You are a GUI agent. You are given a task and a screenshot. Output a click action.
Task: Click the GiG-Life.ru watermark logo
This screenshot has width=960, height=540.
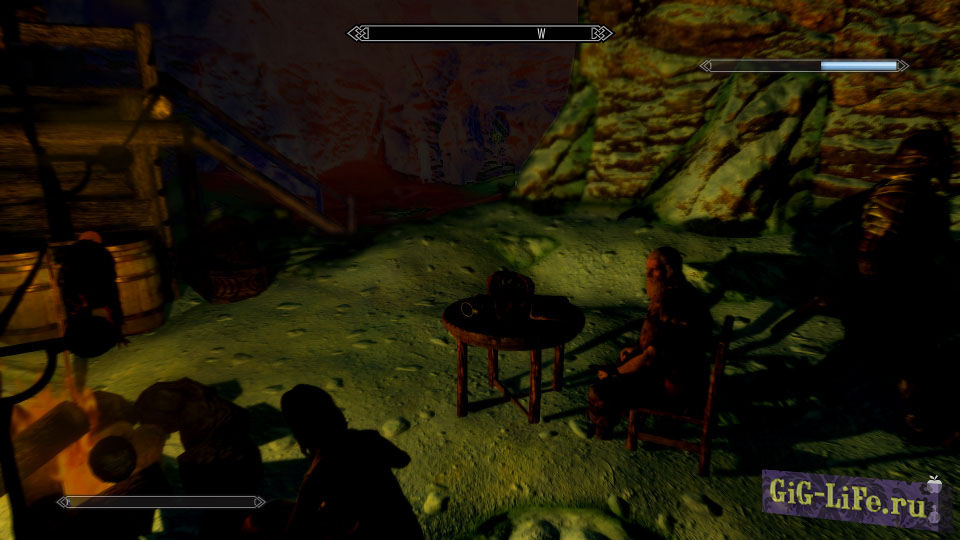854,496
